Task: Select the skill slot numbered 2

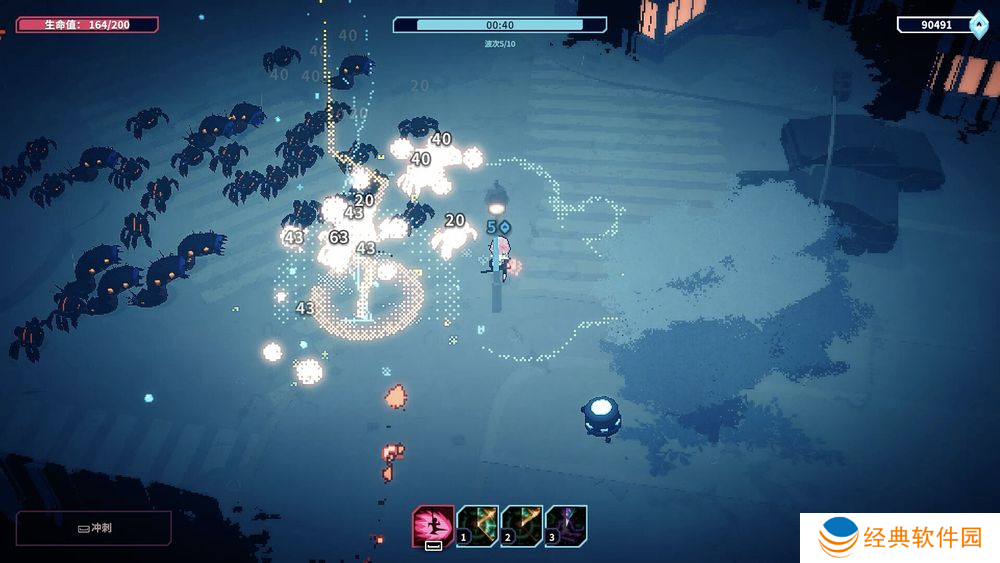Action: click(x=522, y=525)
